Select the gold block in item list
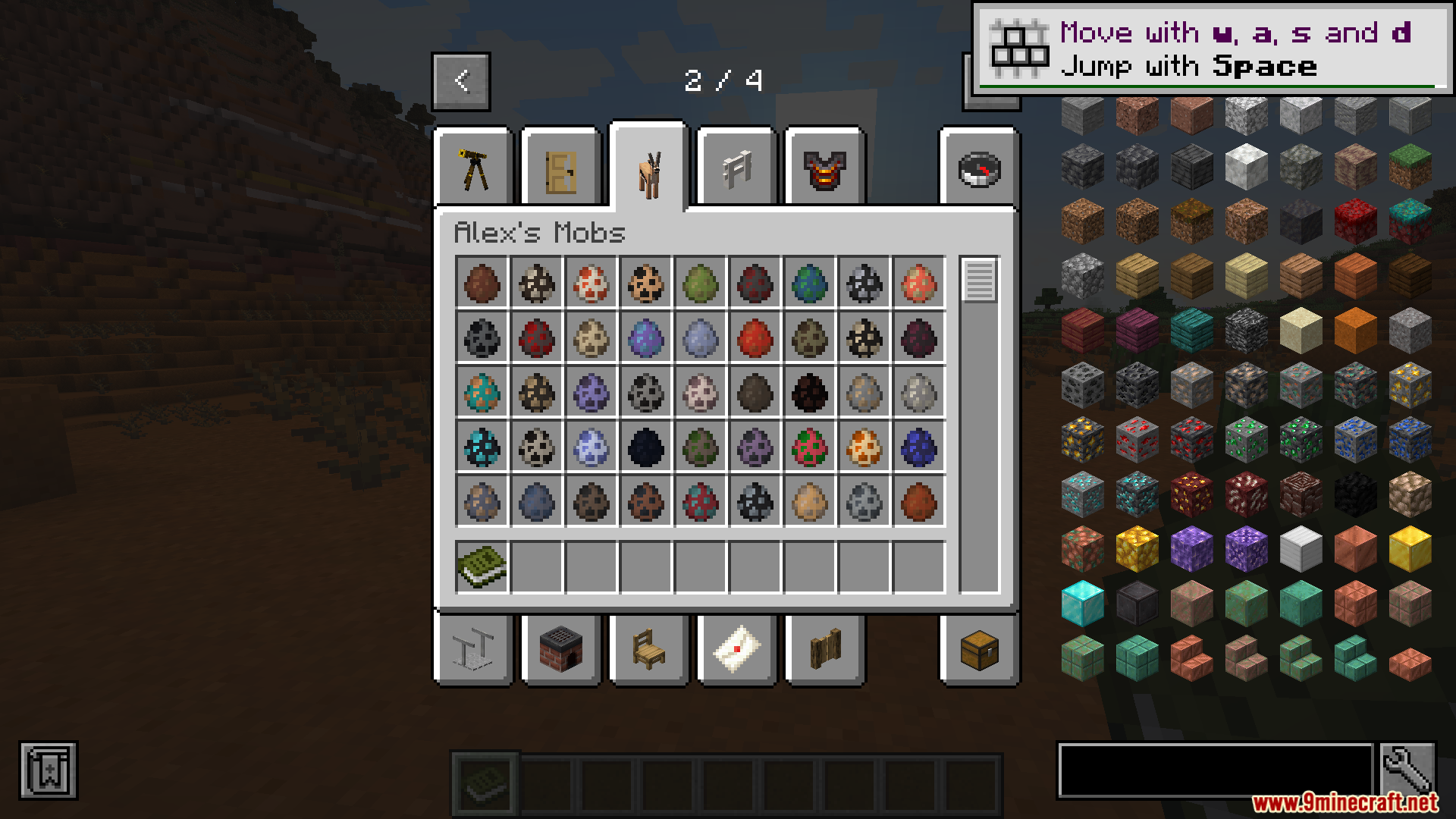The width and height of the screenshot is (1456, 819). pos(1410,549)
